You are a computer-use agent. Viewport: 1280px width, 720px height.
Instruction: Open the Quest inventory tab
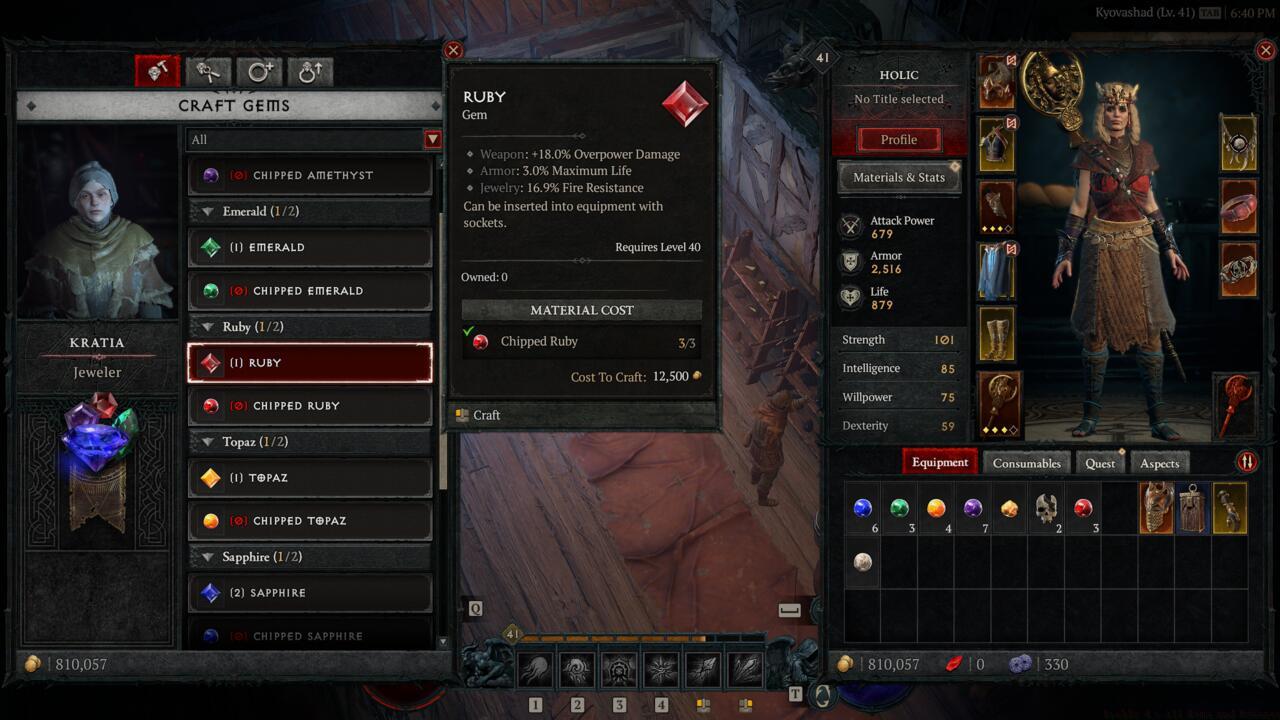1100,463
